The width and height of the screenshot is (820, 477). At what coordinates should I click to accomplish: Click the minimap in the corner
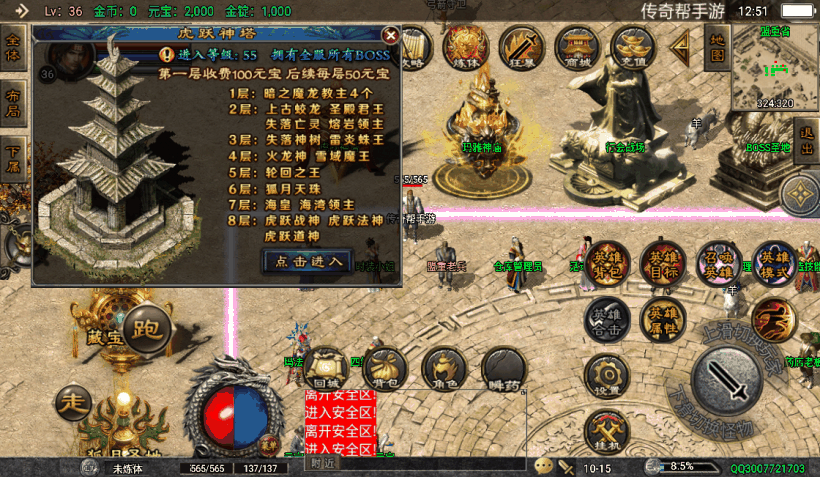click(775, 66)
